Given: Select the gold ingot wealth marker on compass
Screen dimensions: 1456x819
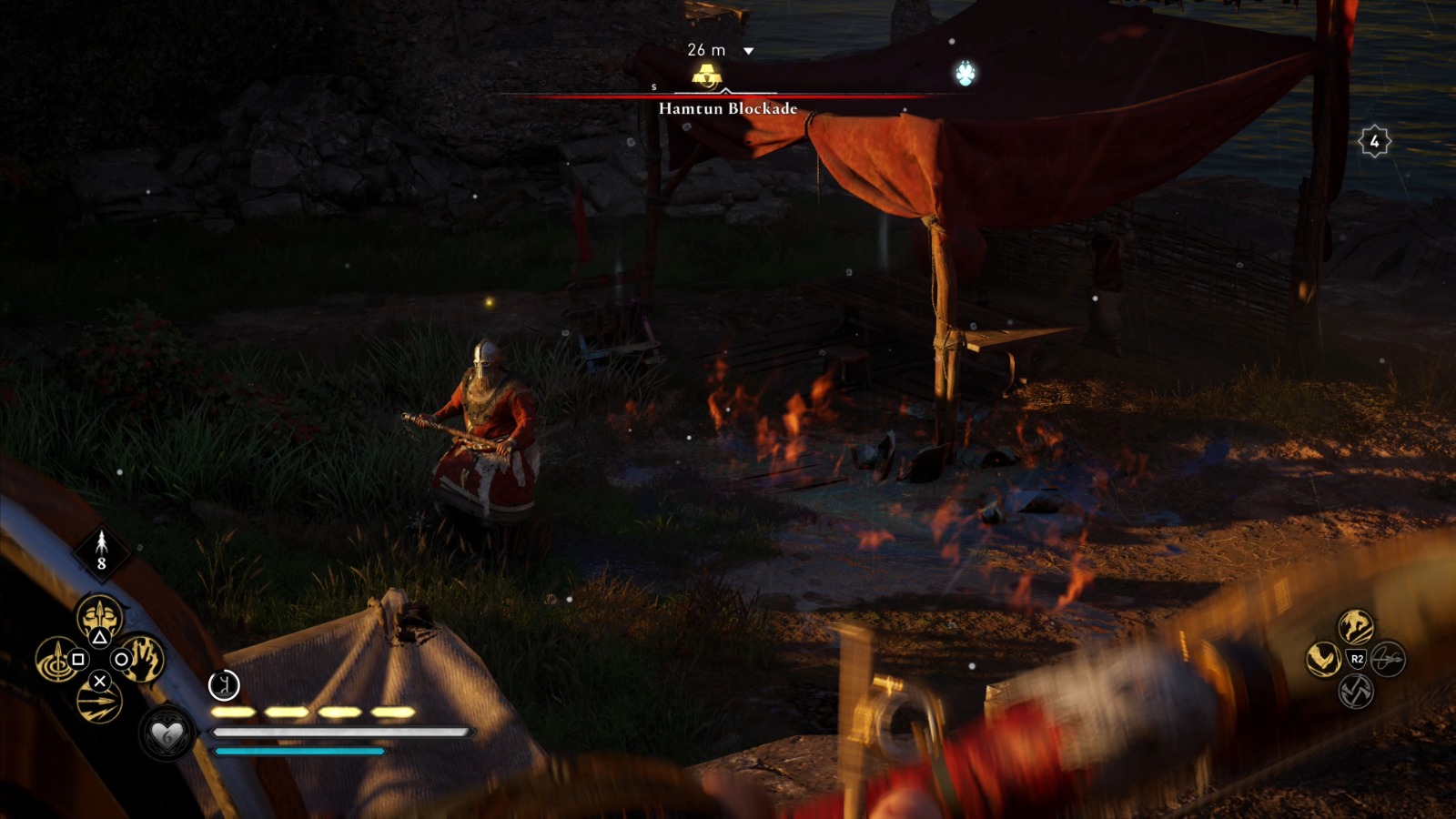Looking at the screenshot, I should tap(705, 75).
